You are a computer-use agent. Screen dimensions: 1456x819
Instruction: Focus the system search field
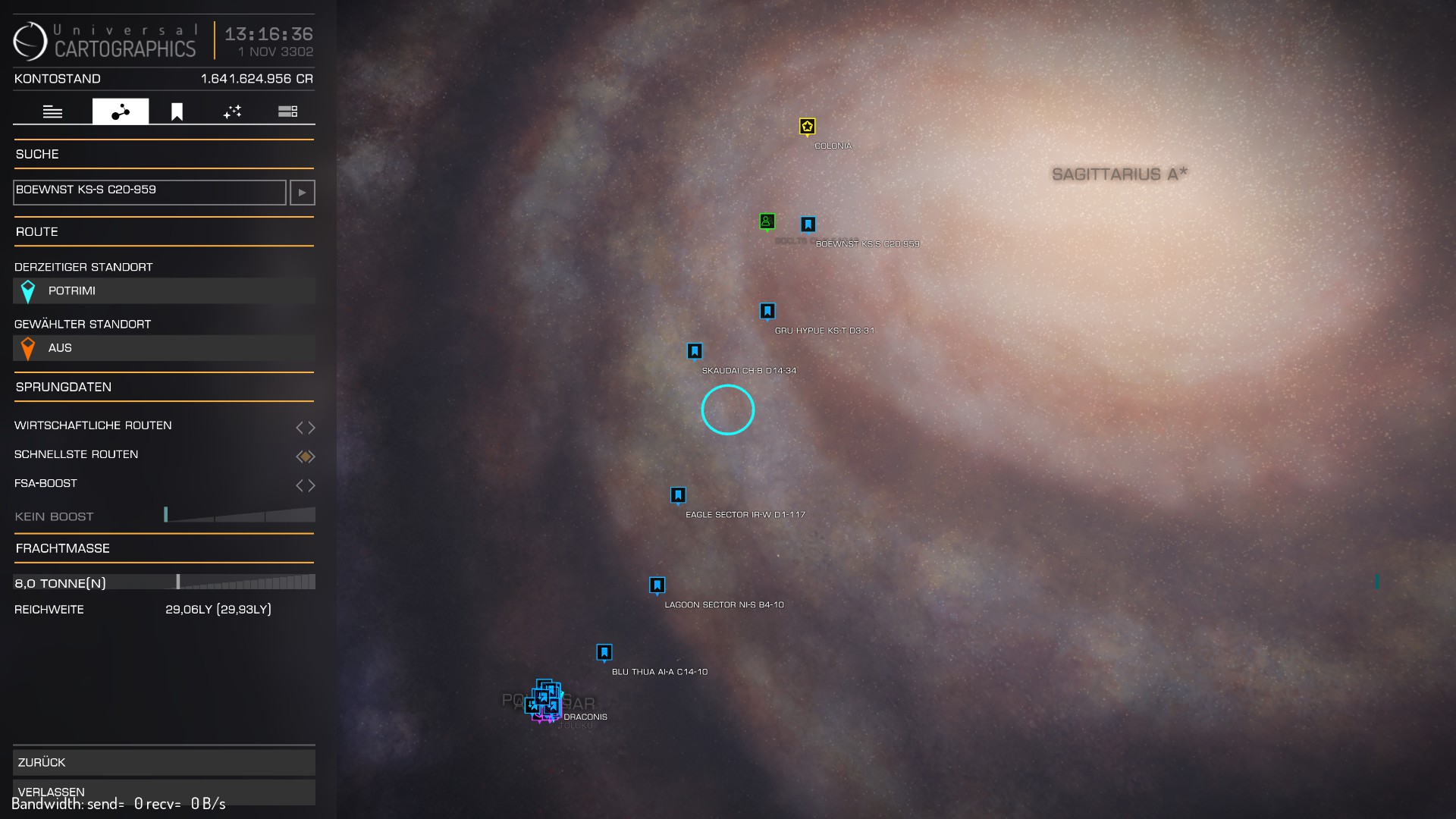pos(149,192)
